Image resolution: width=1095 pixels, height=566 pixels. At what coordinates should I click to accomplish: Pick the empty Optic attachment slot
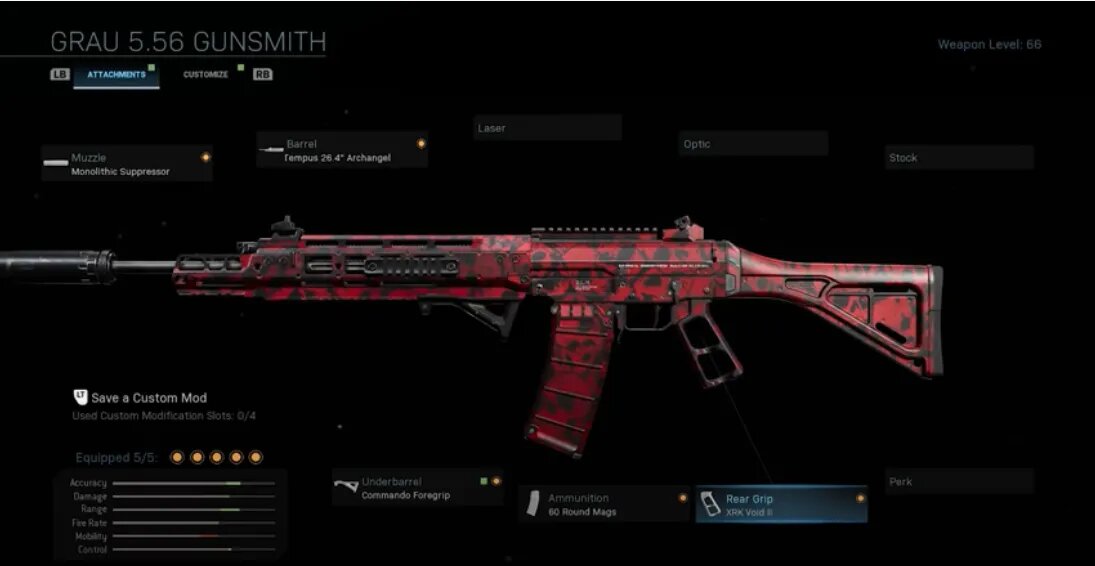pyautogui.click(x=753, y=144)
